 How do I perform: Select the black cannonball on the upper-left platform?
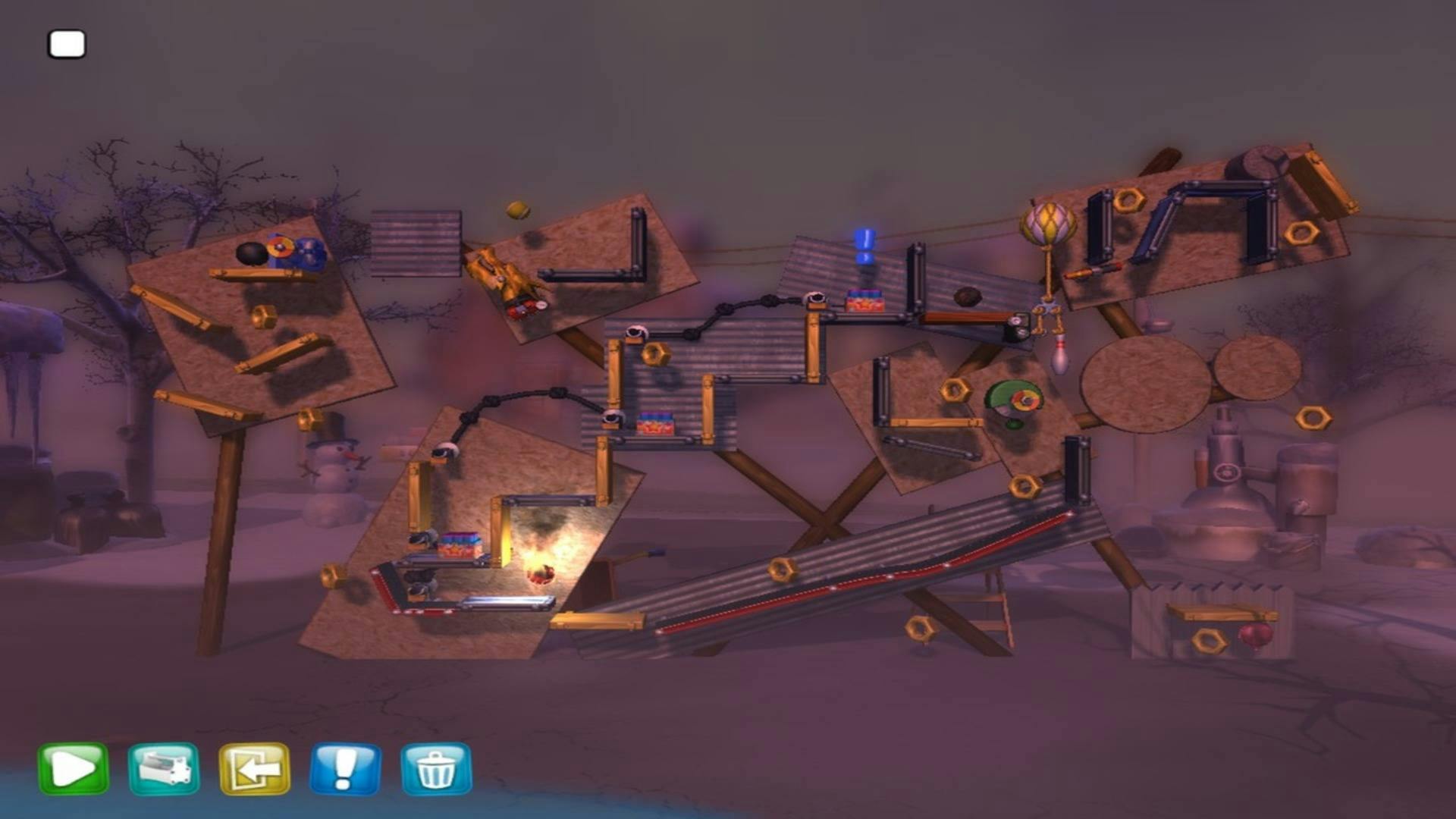[x=250, y=253]
